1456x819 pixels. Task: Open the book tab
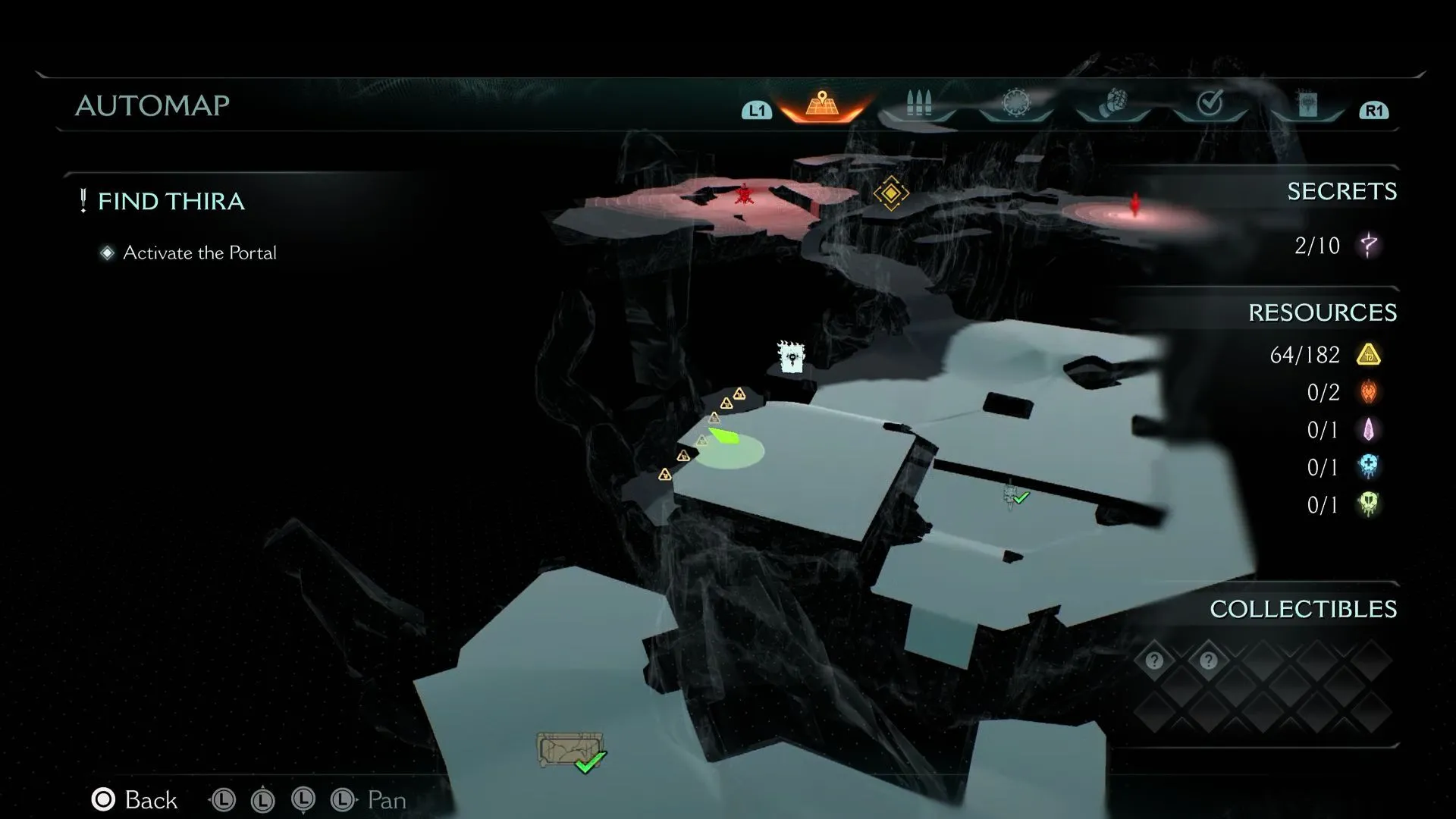pyautogui.click(x=1307, y=104)
